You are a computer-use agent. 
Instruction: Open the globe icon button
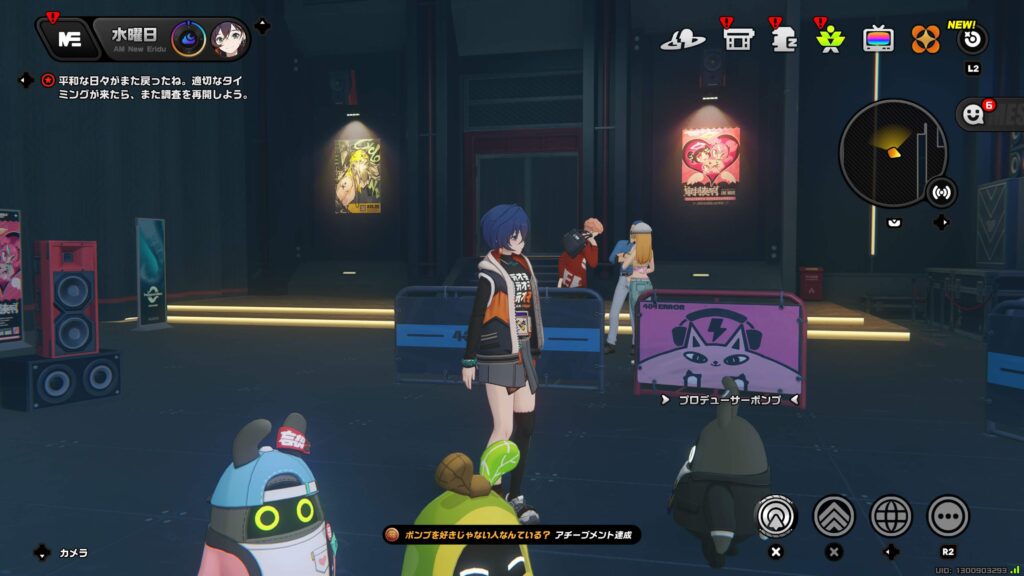pos(891,516)
